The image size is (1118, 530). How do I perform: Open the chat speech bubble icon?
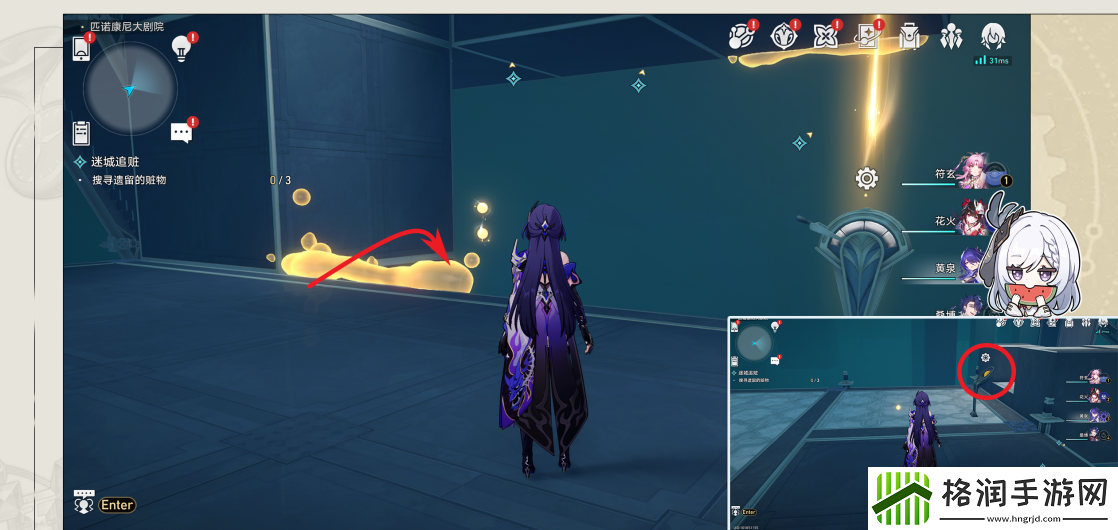[x=181, y=132]
